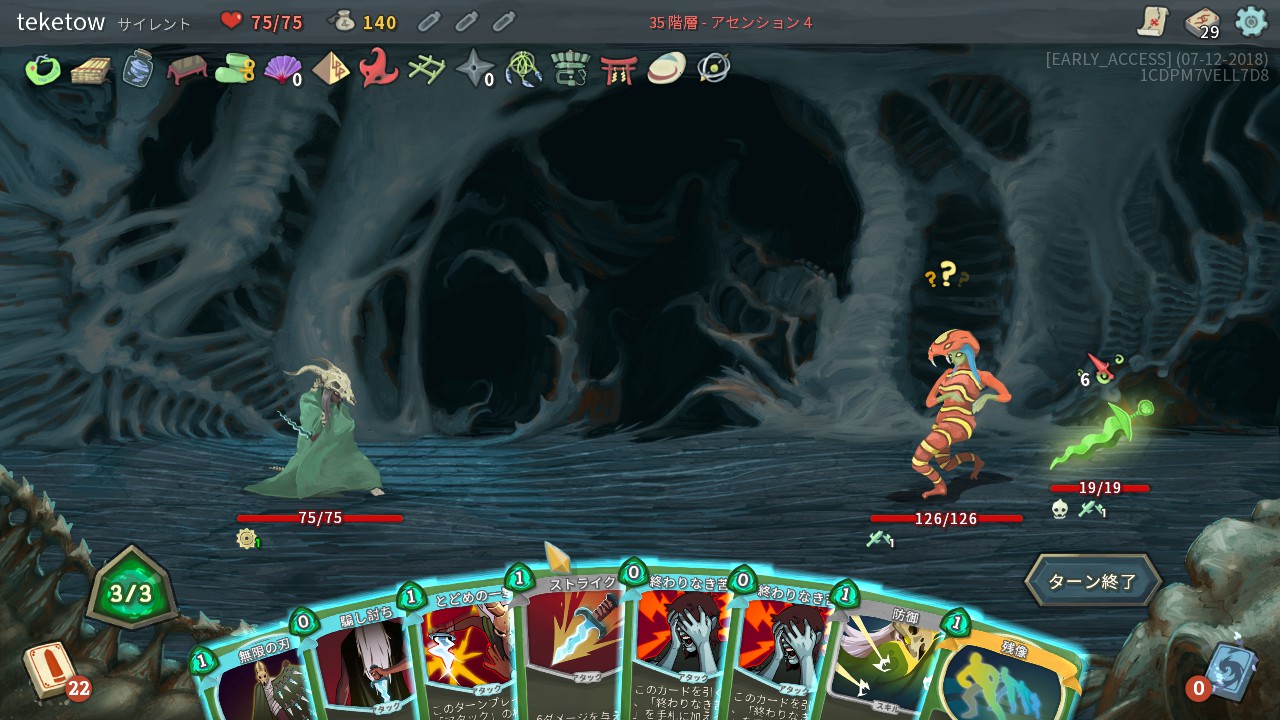Inspect the red torii gate relic

coord(618,69)
